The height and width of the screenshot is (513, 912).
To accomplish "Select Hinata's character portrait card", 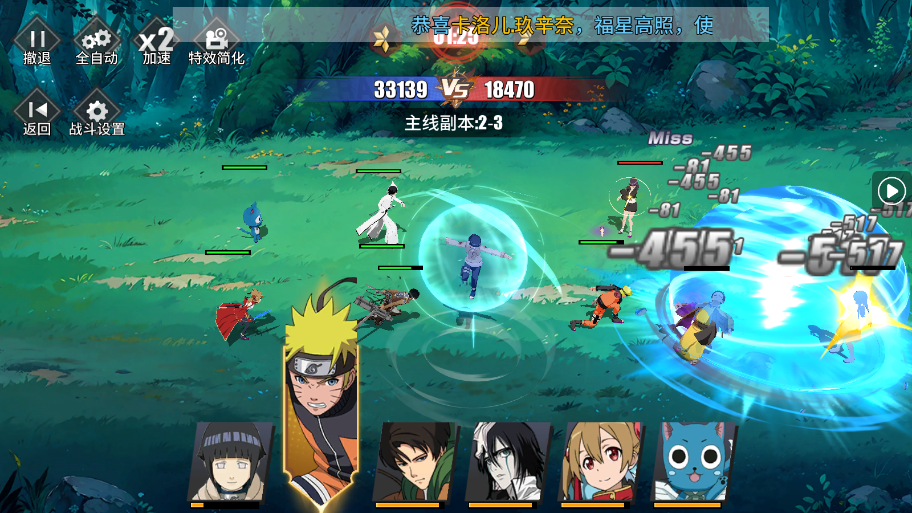I will point(229,461).
